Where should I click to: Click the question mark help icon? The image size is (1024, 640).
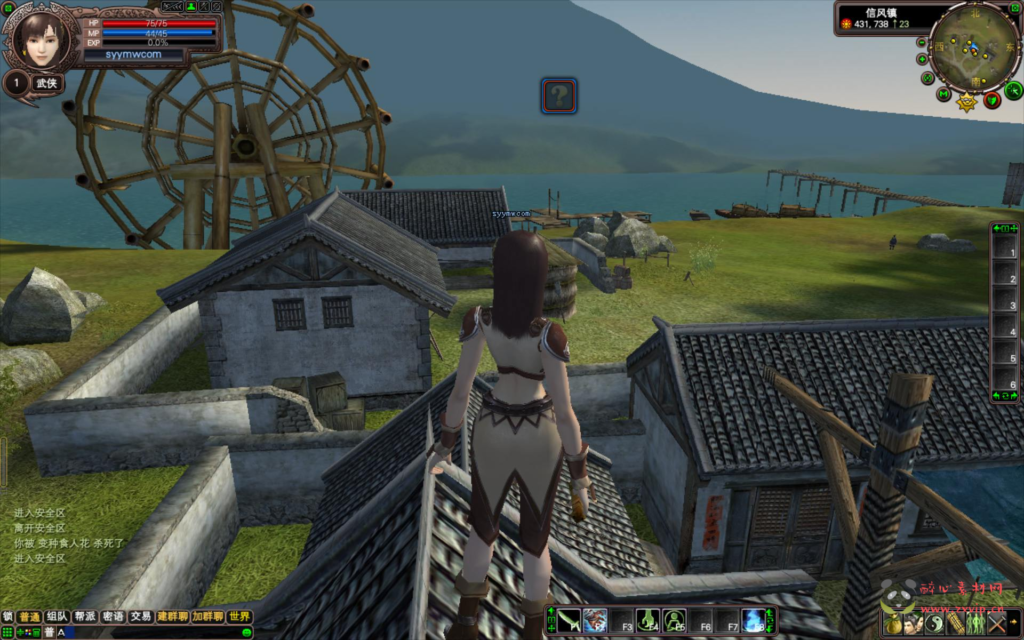click(x=559, y=96)
